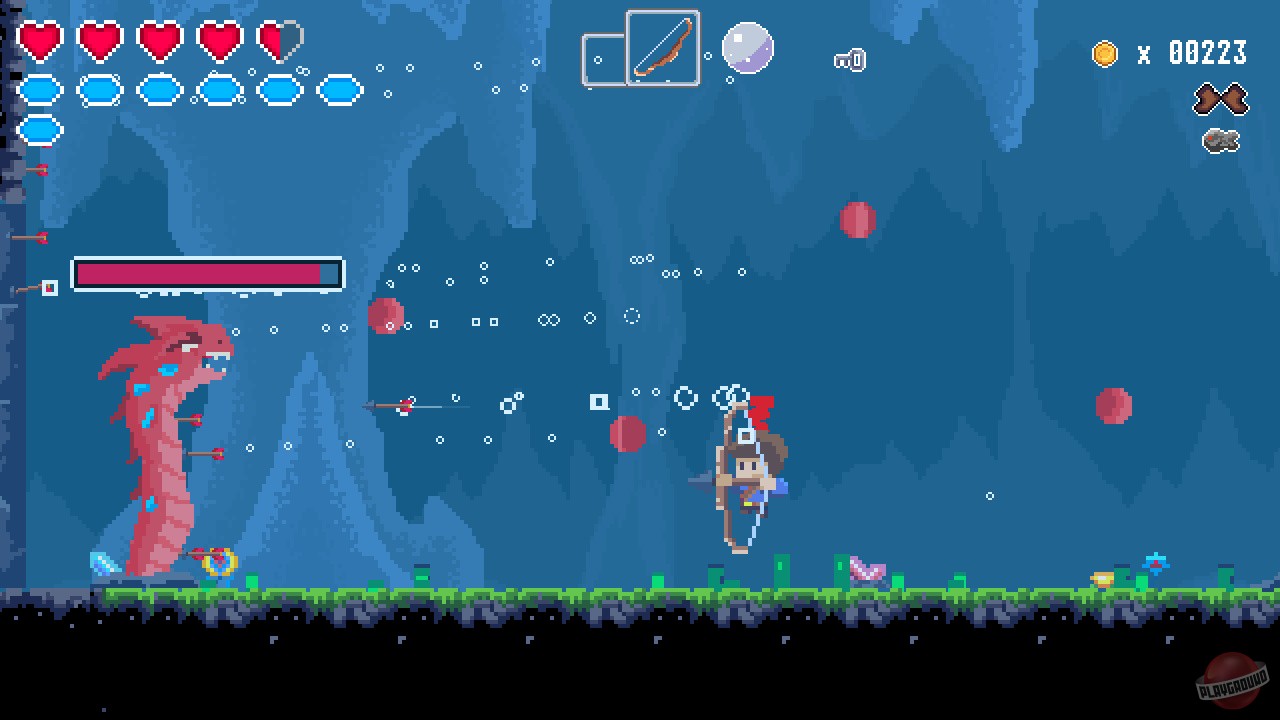Image resolution: width=1280 pixels, height=720 pixels.
Task: Toggle the lone mana crystal on second row
Action: (x=40, y=129)
